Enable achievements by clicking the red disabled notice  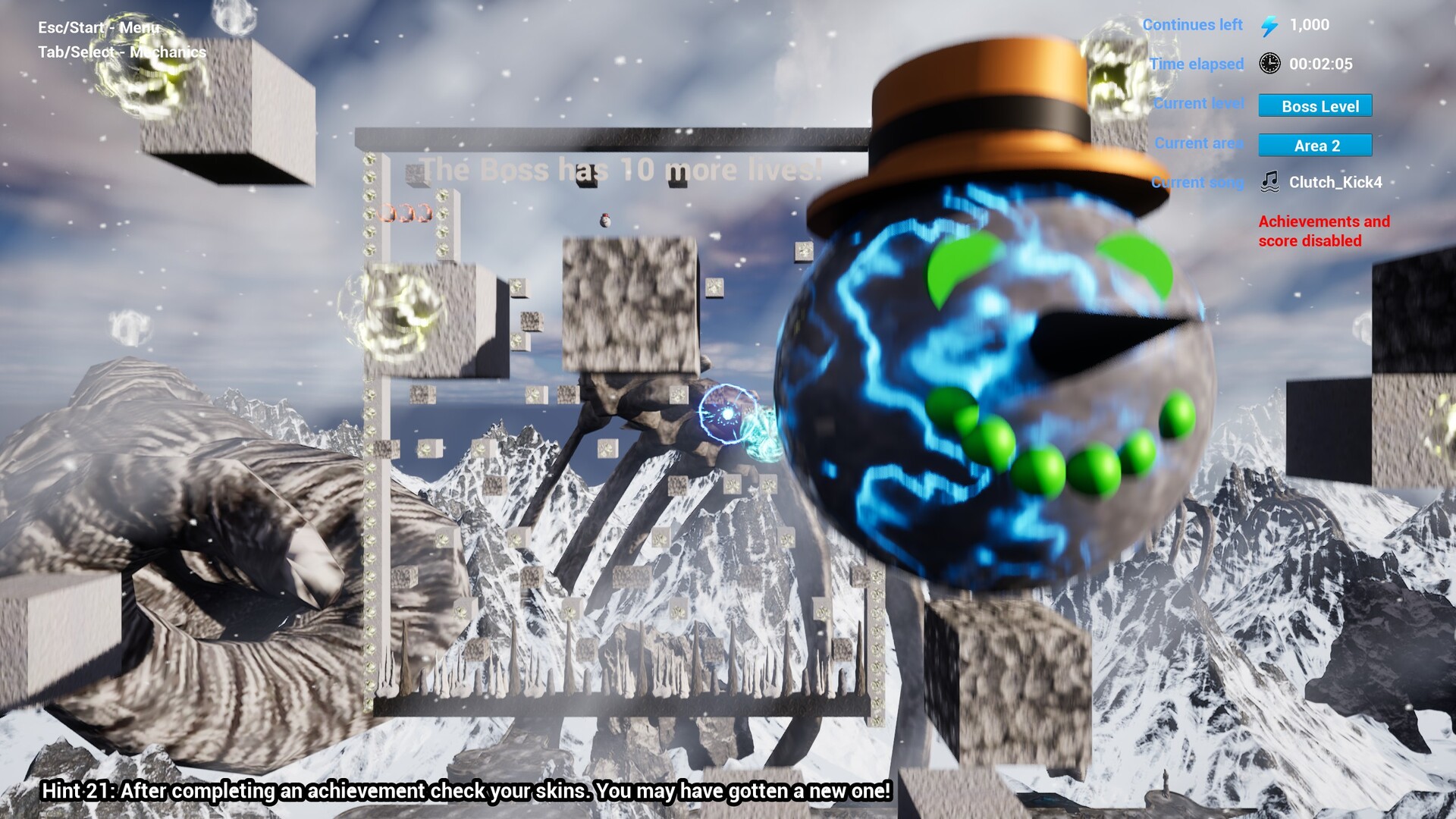(1325, 231)
